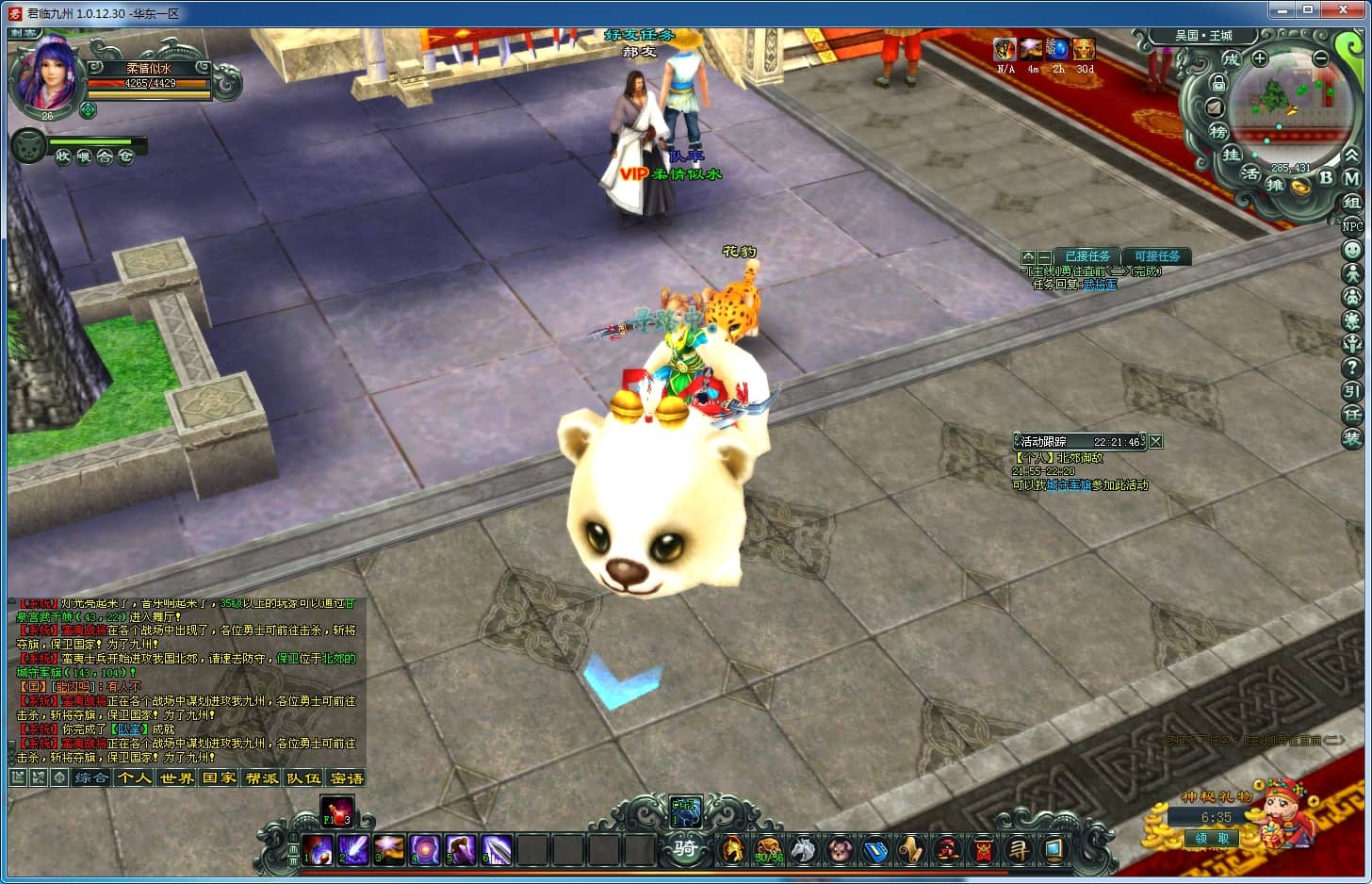The height and width of the screenshot is (884, 1372).
Task: Click the player portrait of 柔情似水
Action: [44, 77]
